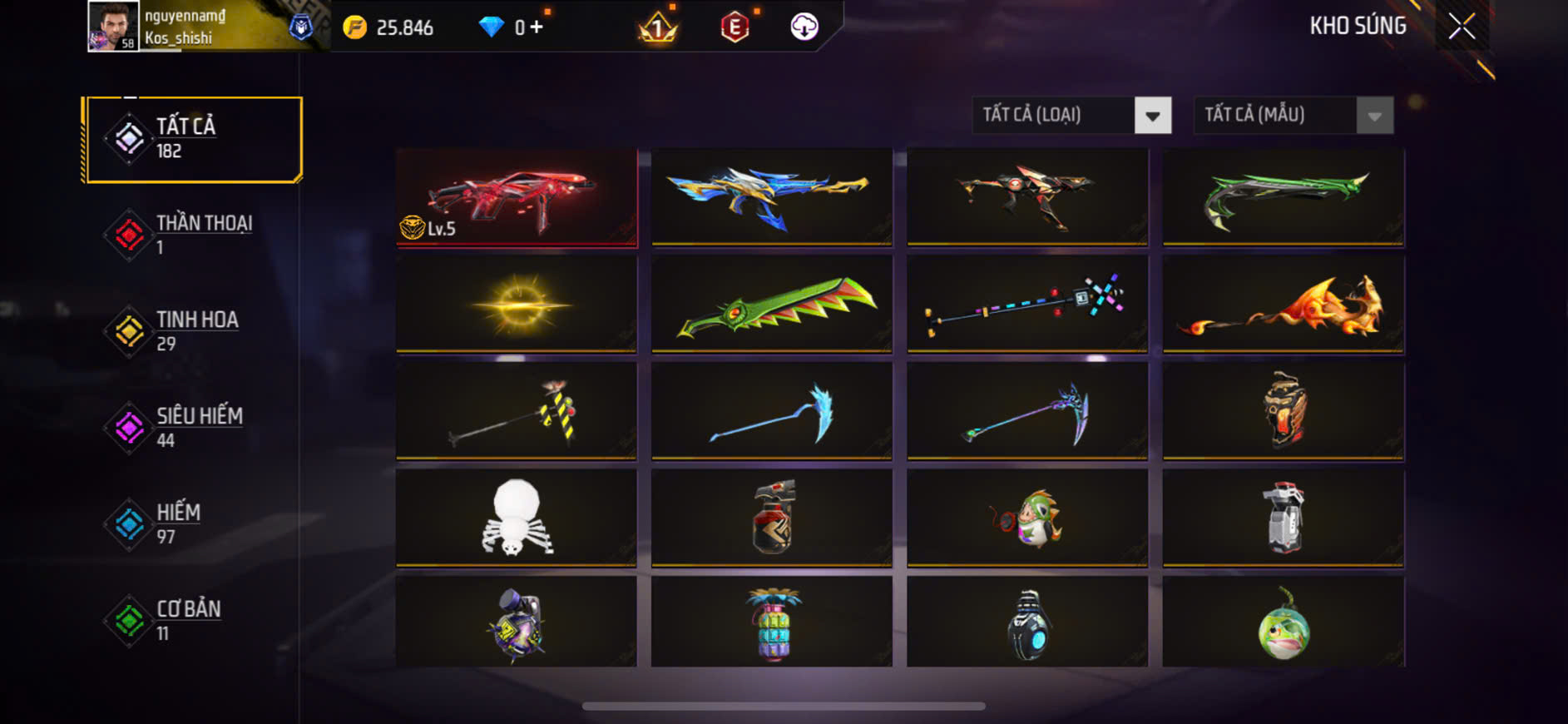Choose the green scythe-shaped gun skin
This screenshot has height=724, width=1568.
tap(1283, 197)
